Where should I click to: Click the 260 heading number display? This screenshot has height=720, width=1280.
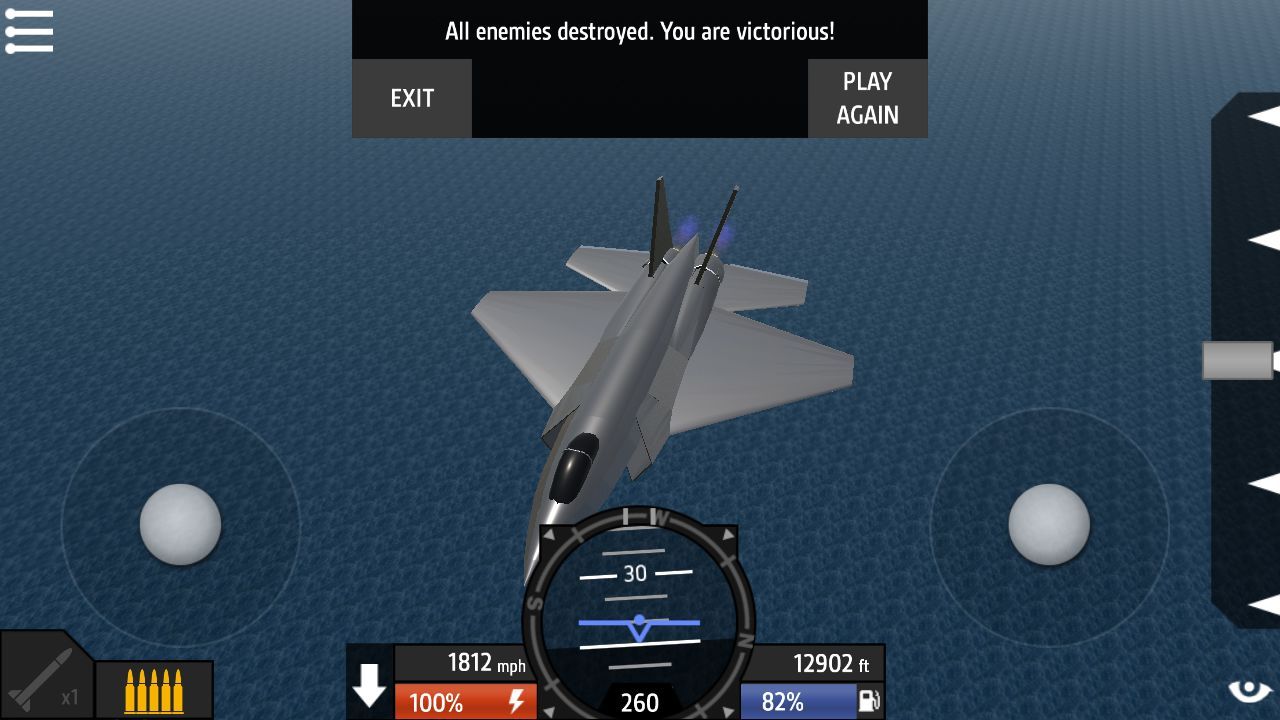click(639, 702)
